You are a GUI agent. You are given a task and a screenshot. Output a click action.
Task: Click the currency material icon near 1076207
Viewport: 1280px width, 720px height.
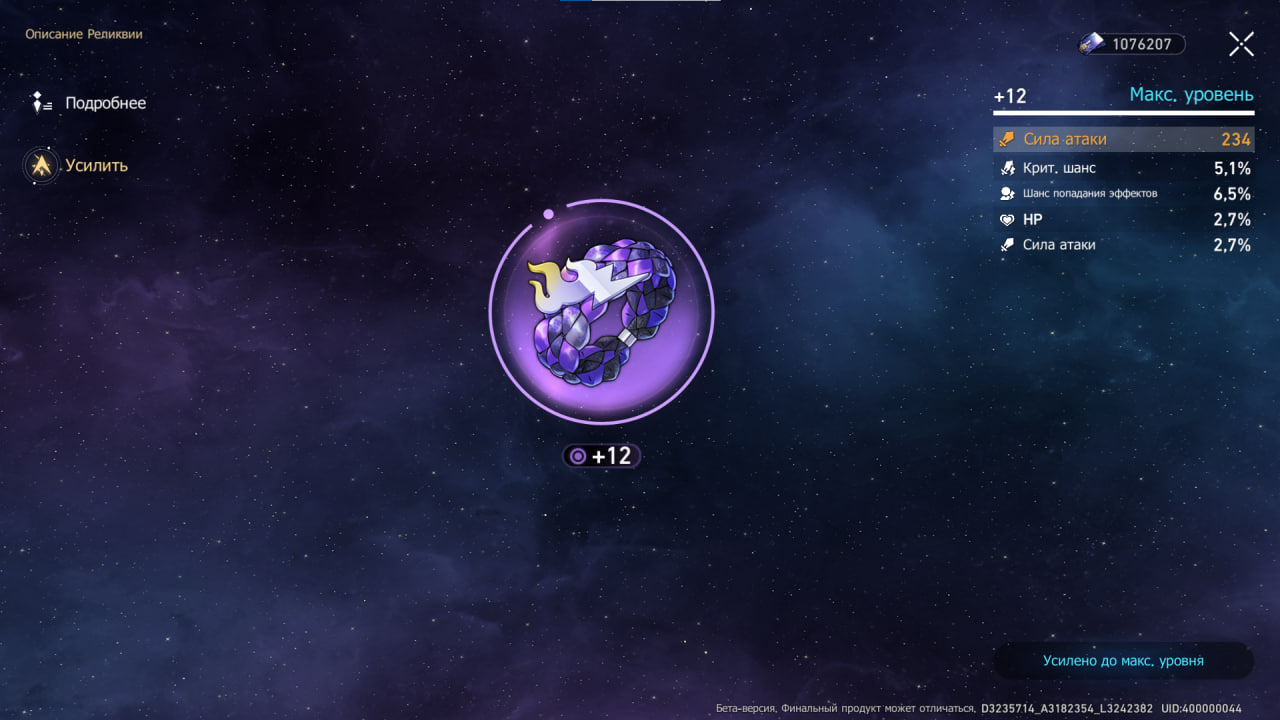click(x=1090, y=43)
